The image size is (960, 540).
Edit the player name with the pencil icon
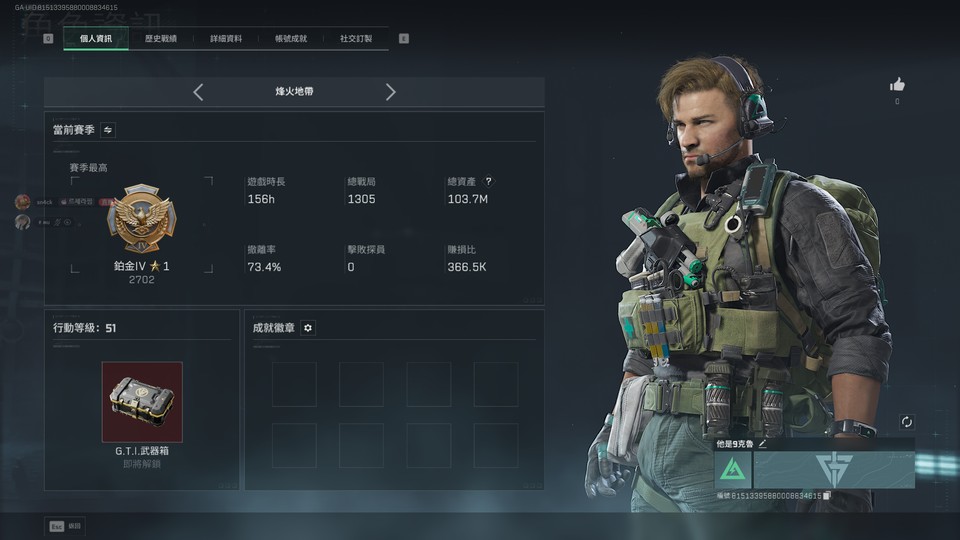pyautogui.click(x=763, y=443)
